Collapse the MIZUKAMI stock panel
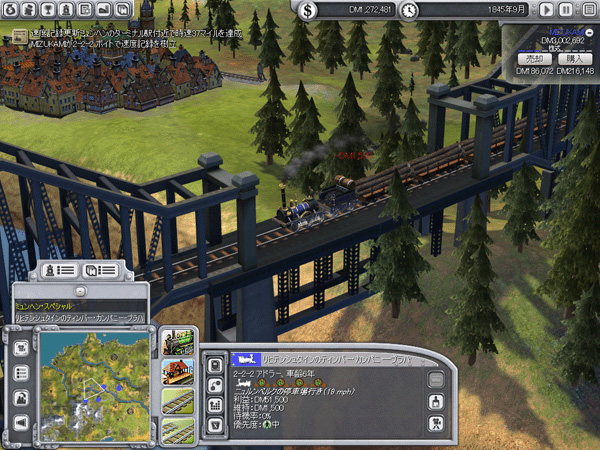This screenshot has width=600, height=450. [x=588, y=32]
